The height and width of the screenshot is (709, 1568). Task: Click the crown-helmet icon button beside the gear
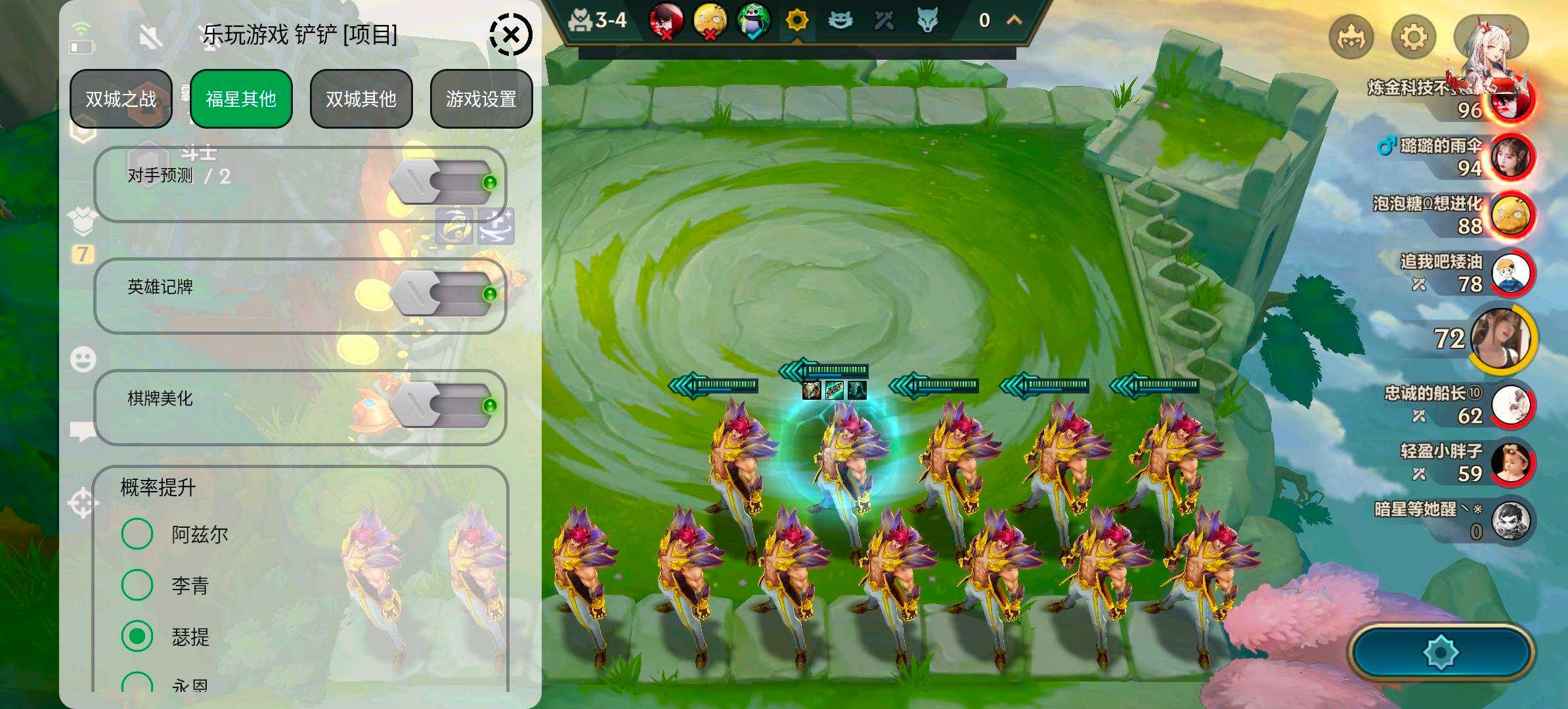(x=1351, y=37)
